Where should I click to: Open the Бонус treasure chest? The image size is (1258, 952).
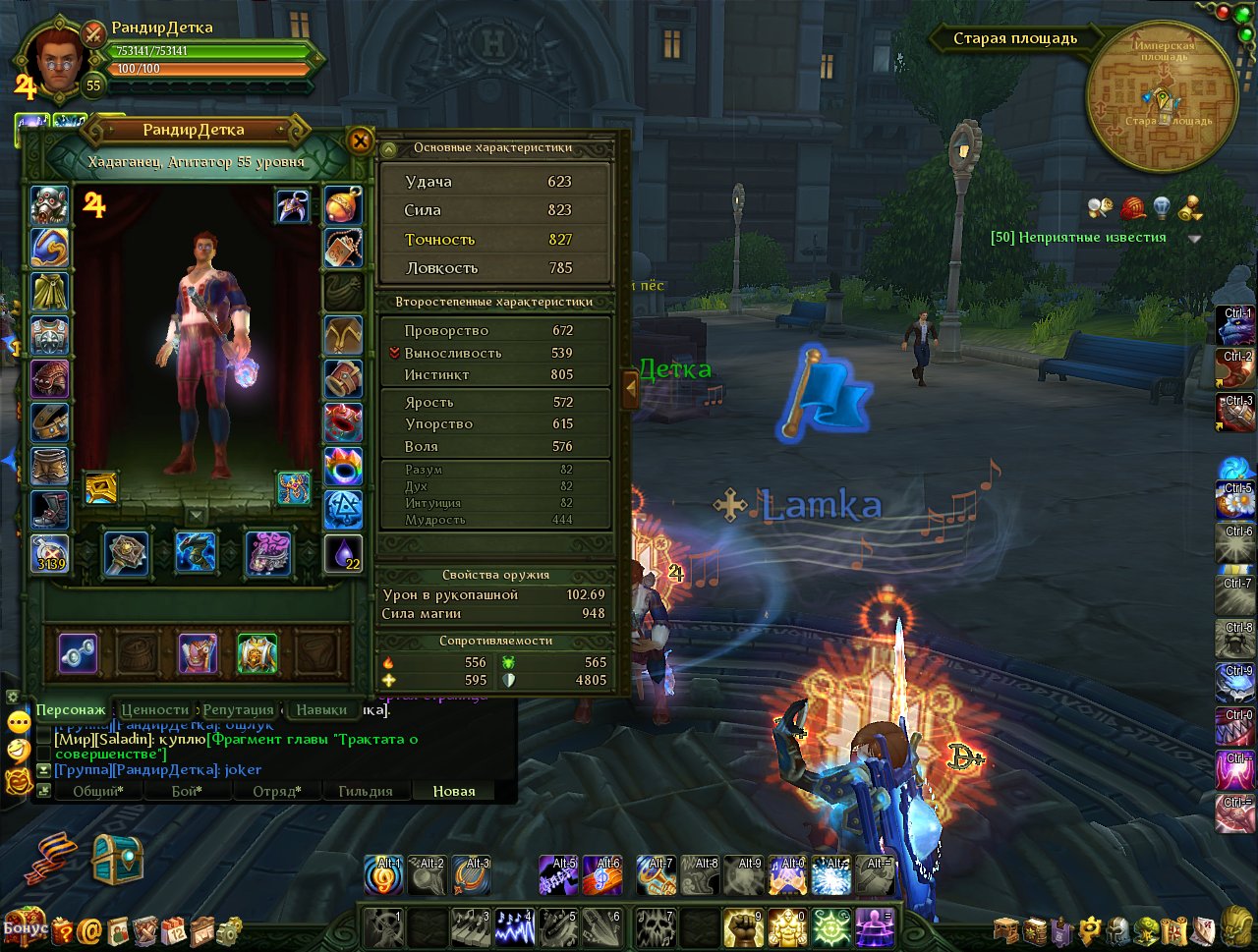[x=24, y=925]
